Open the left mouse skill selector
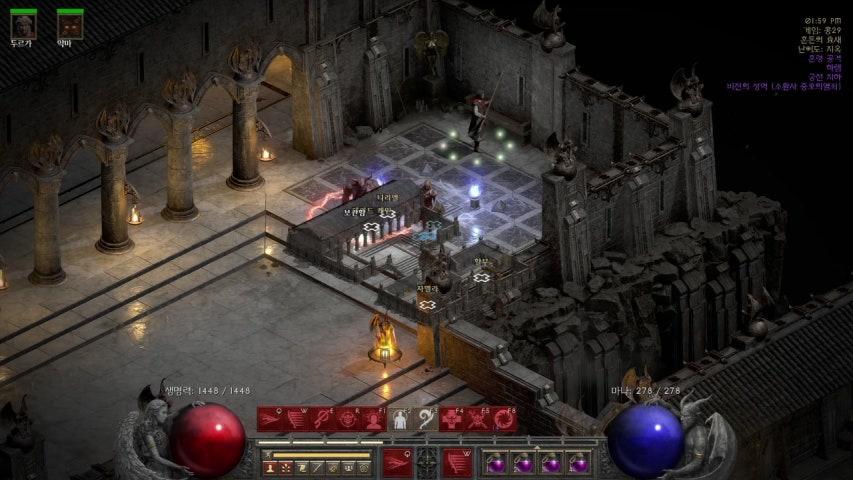This screenshot has width=853, height=480. 397,461
